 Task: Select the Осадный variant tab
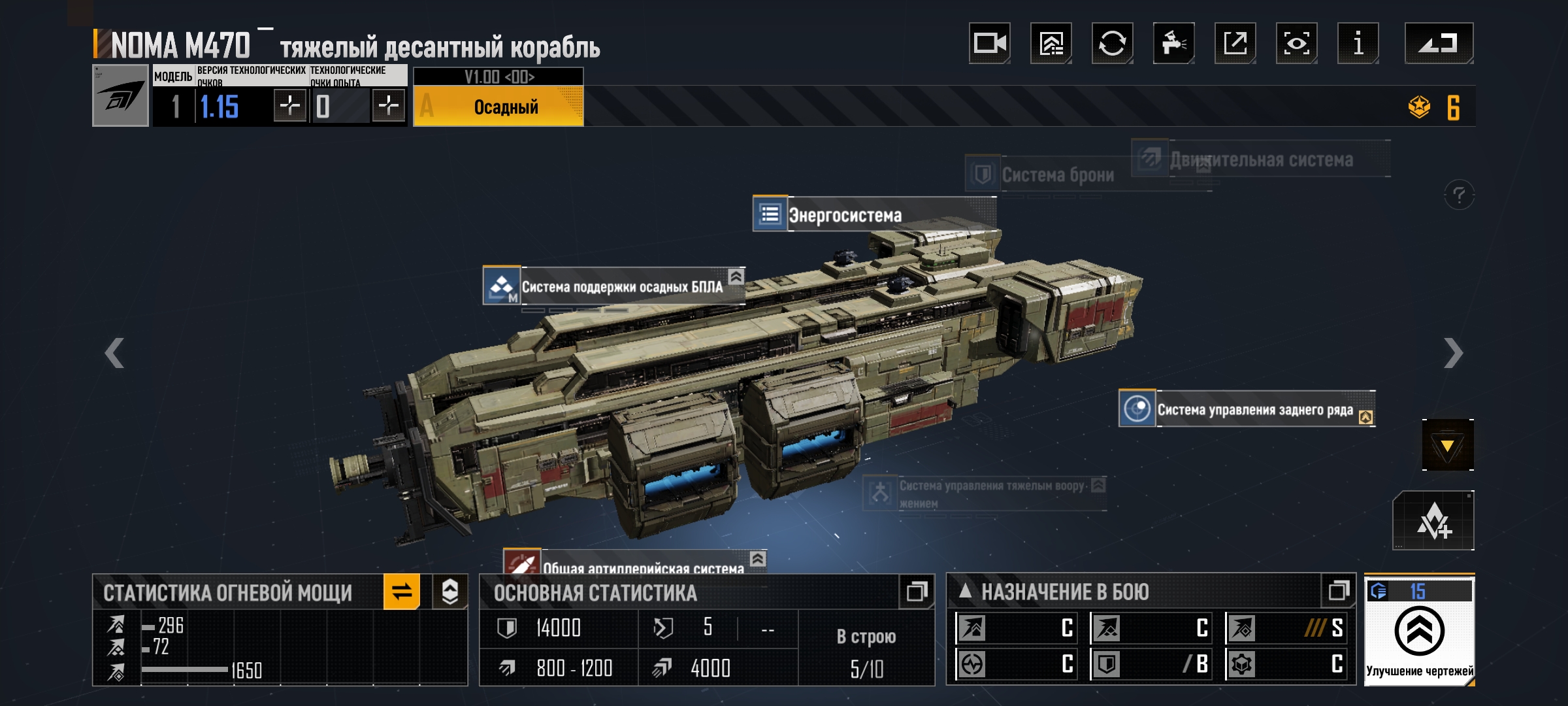point(498,107)
